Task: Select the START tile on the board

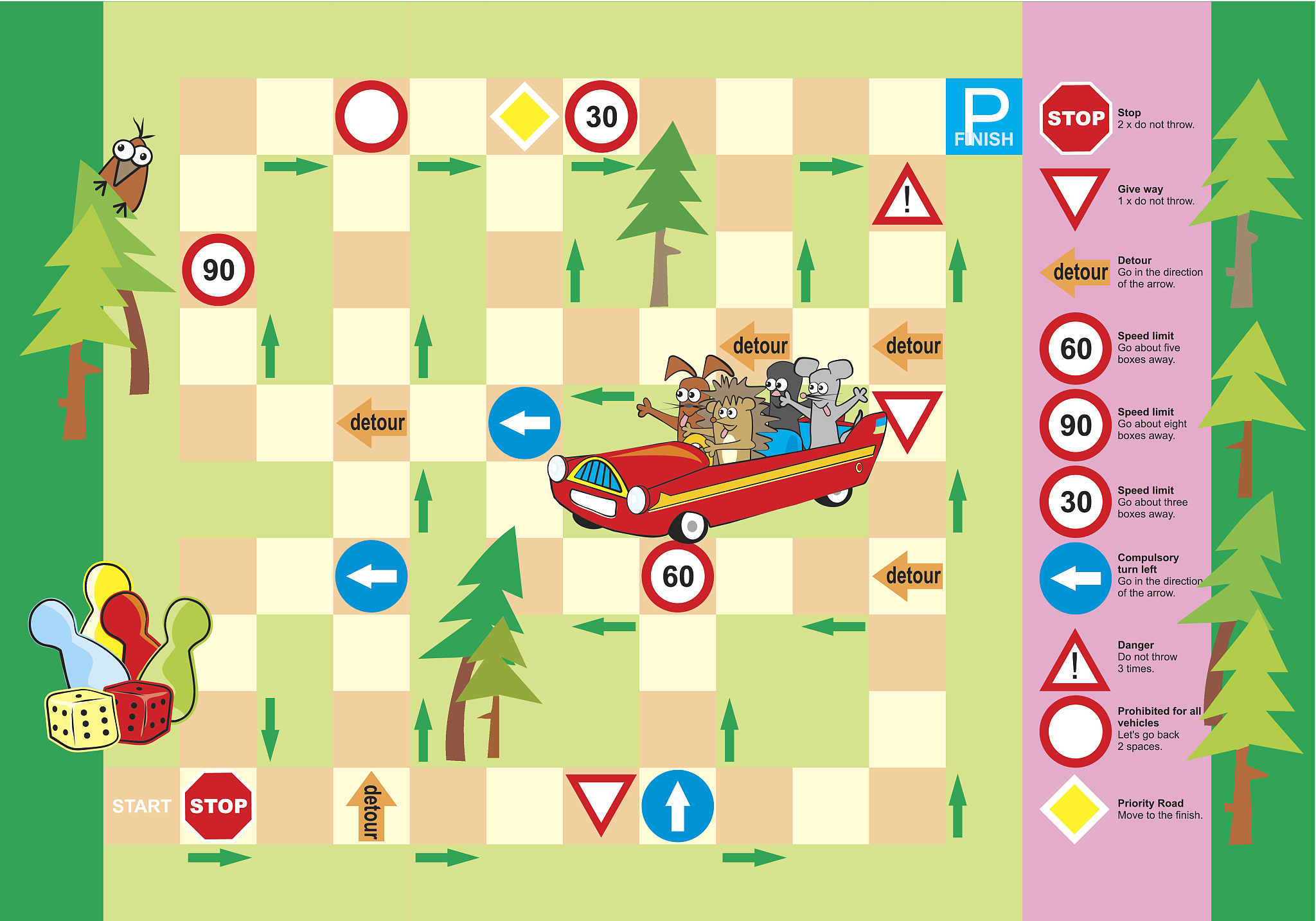Action: 141,806
